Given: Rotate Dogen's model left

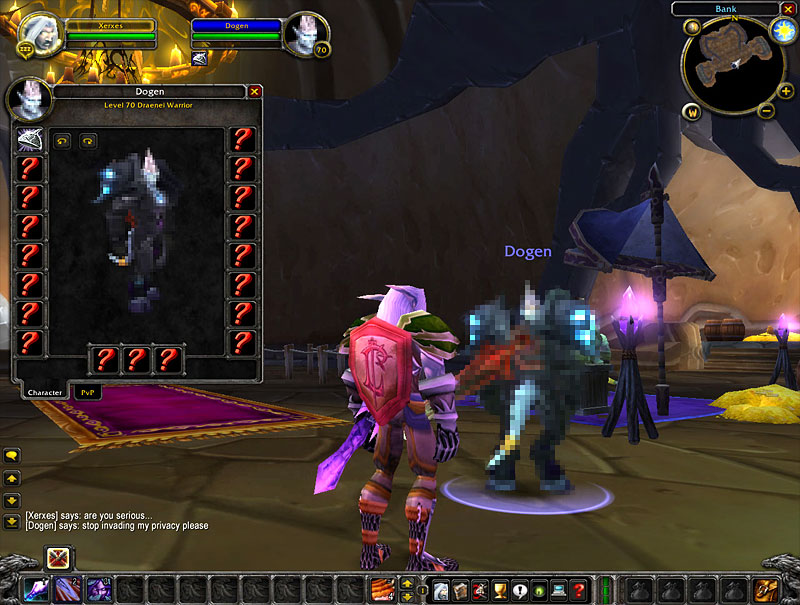Looking at the screenshot, I should [62, 141].
